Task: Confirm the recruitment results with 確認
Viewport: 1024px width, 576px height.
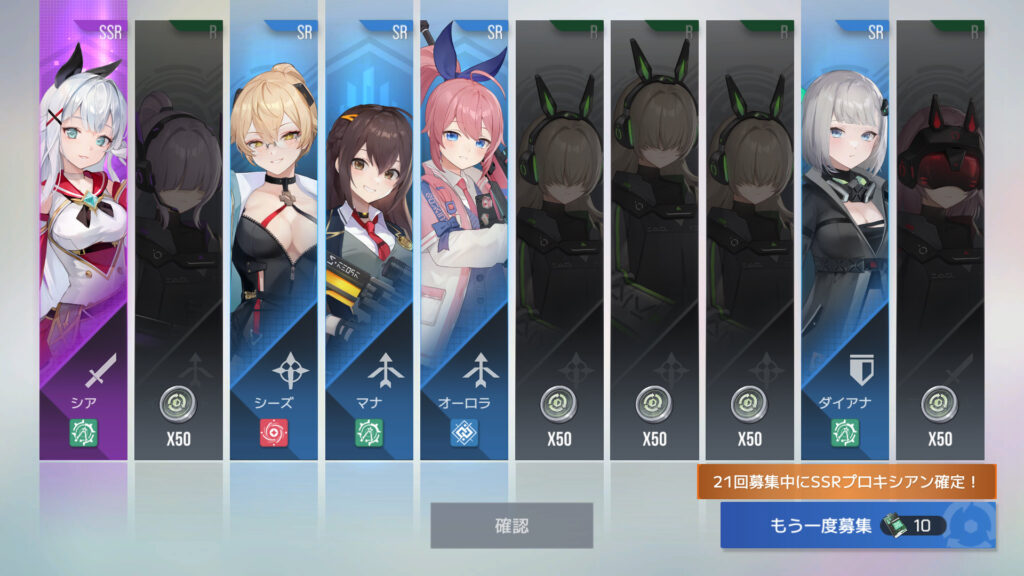Action: click(511, 525)
